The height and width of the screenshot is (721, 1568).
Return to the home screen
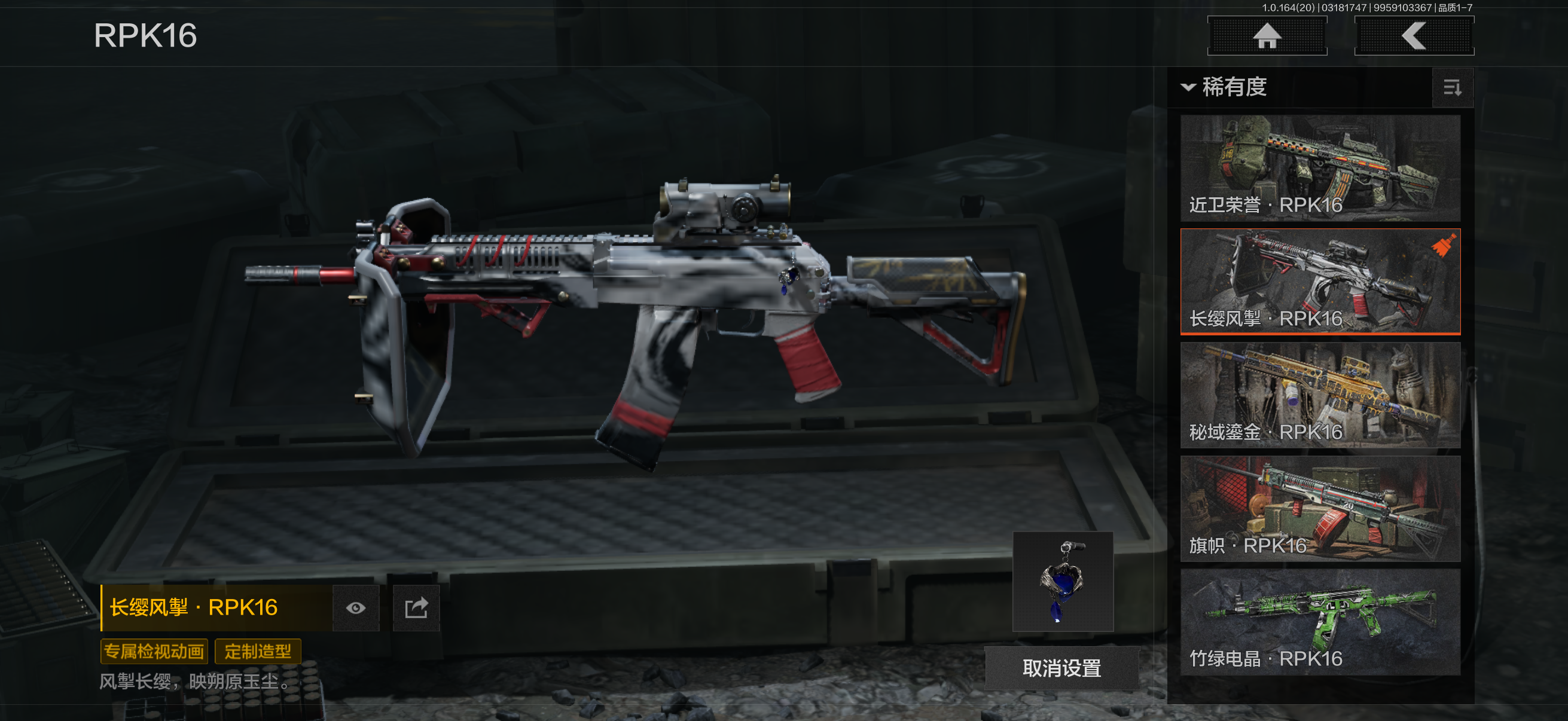[1267, 36]
